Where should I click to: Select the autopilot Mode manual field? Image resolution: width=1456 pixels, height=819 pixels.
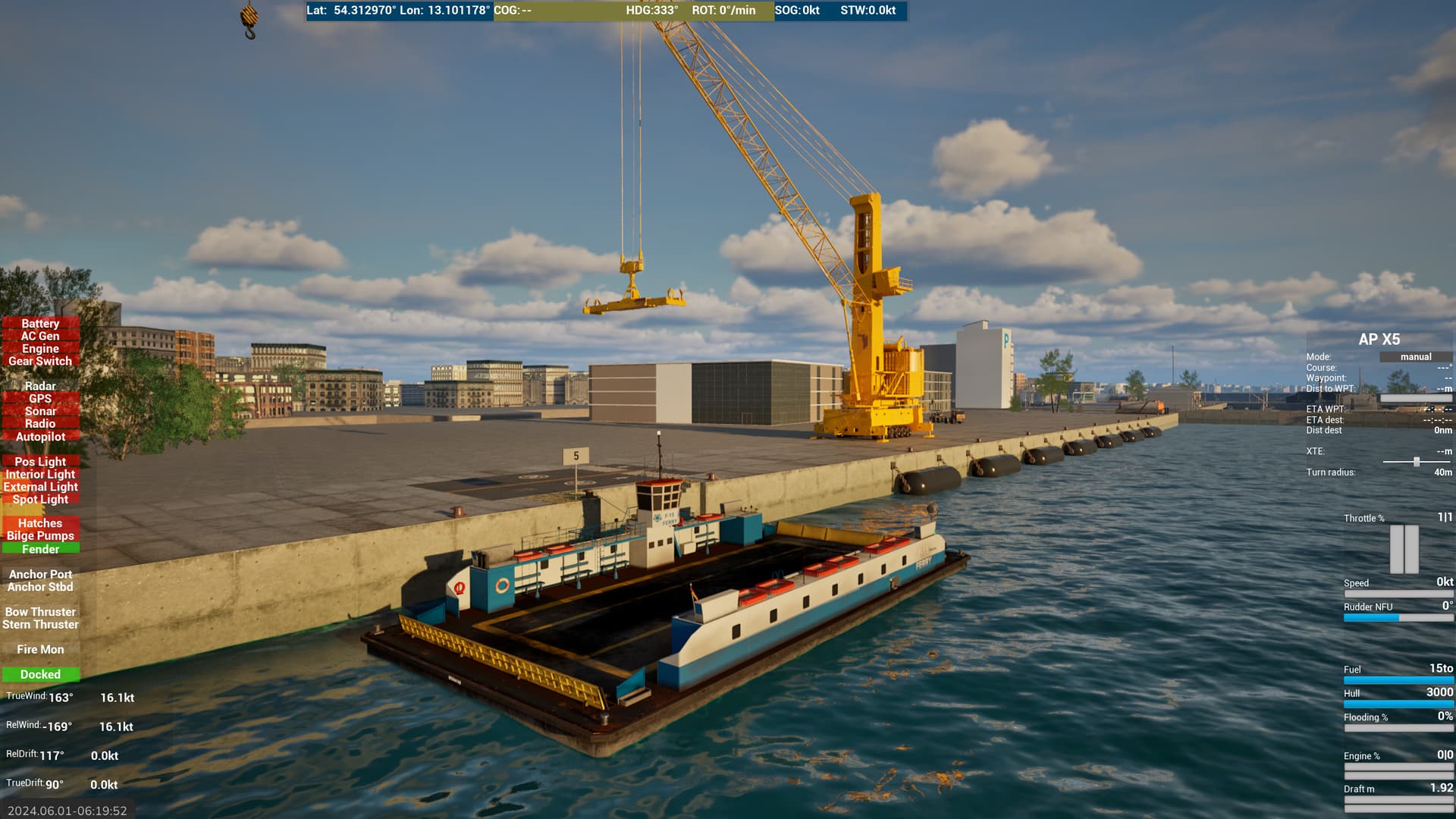coord(1415,357)
